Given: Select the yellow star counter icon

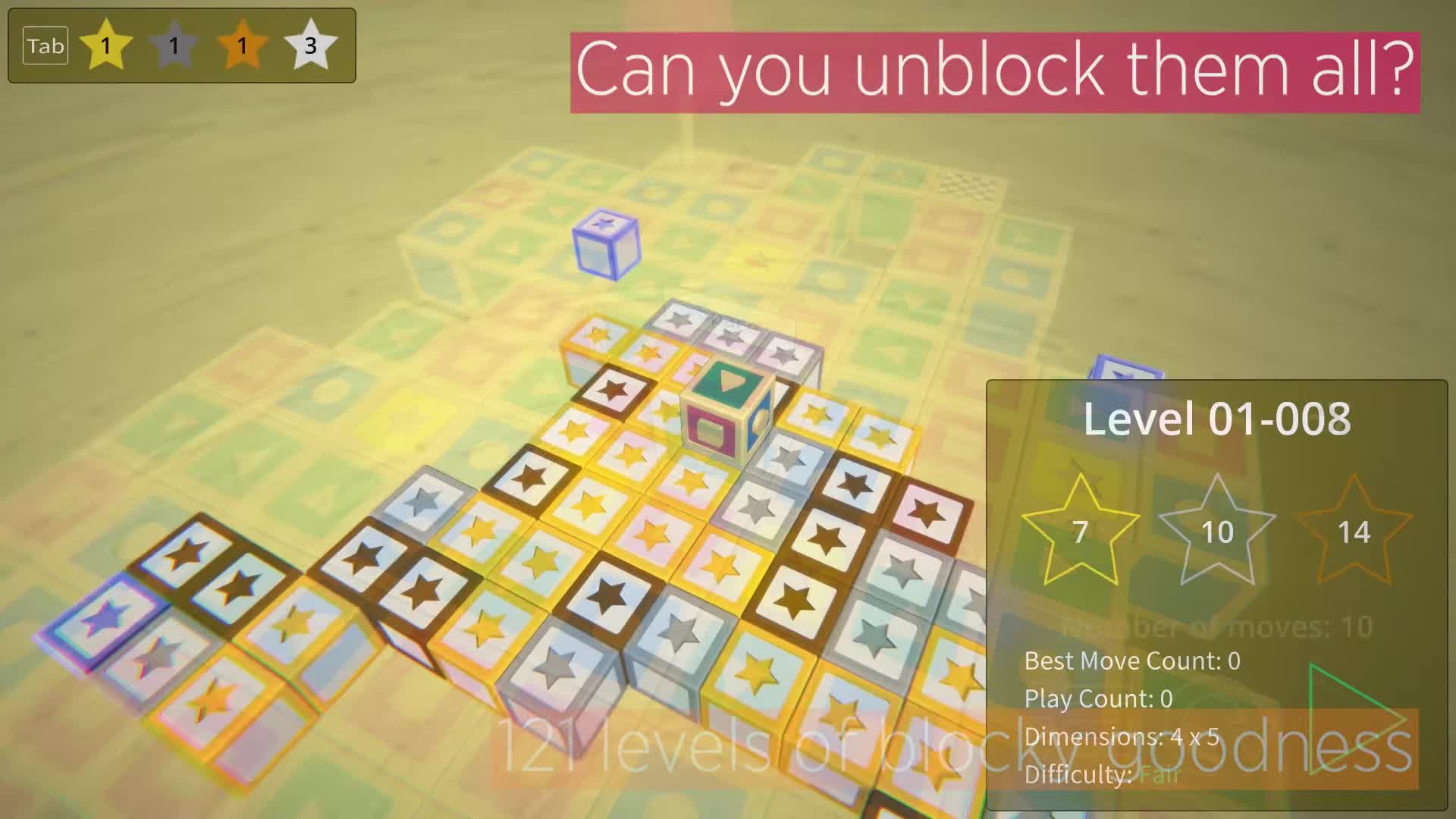Looking at the screenshot, I should (105, 45).
